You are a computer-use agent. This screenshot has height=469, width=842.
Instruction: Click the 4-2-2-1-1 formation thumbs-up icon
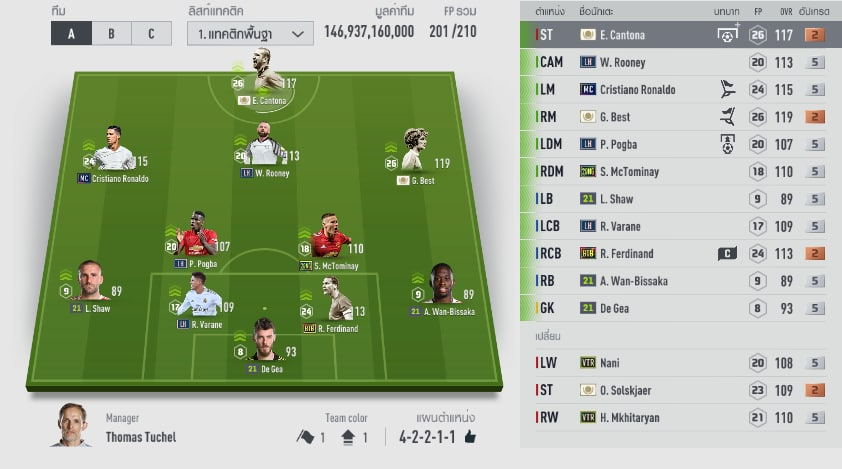(x=470, y=437)
